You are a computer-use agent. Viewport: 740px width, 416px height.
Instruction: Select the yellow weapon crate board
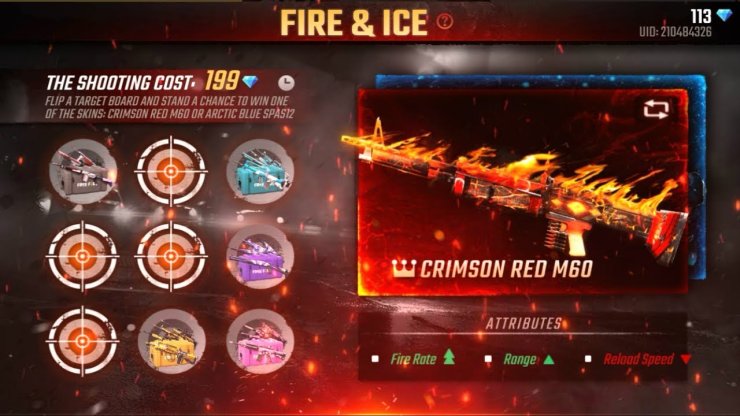[x=171, y=342]
